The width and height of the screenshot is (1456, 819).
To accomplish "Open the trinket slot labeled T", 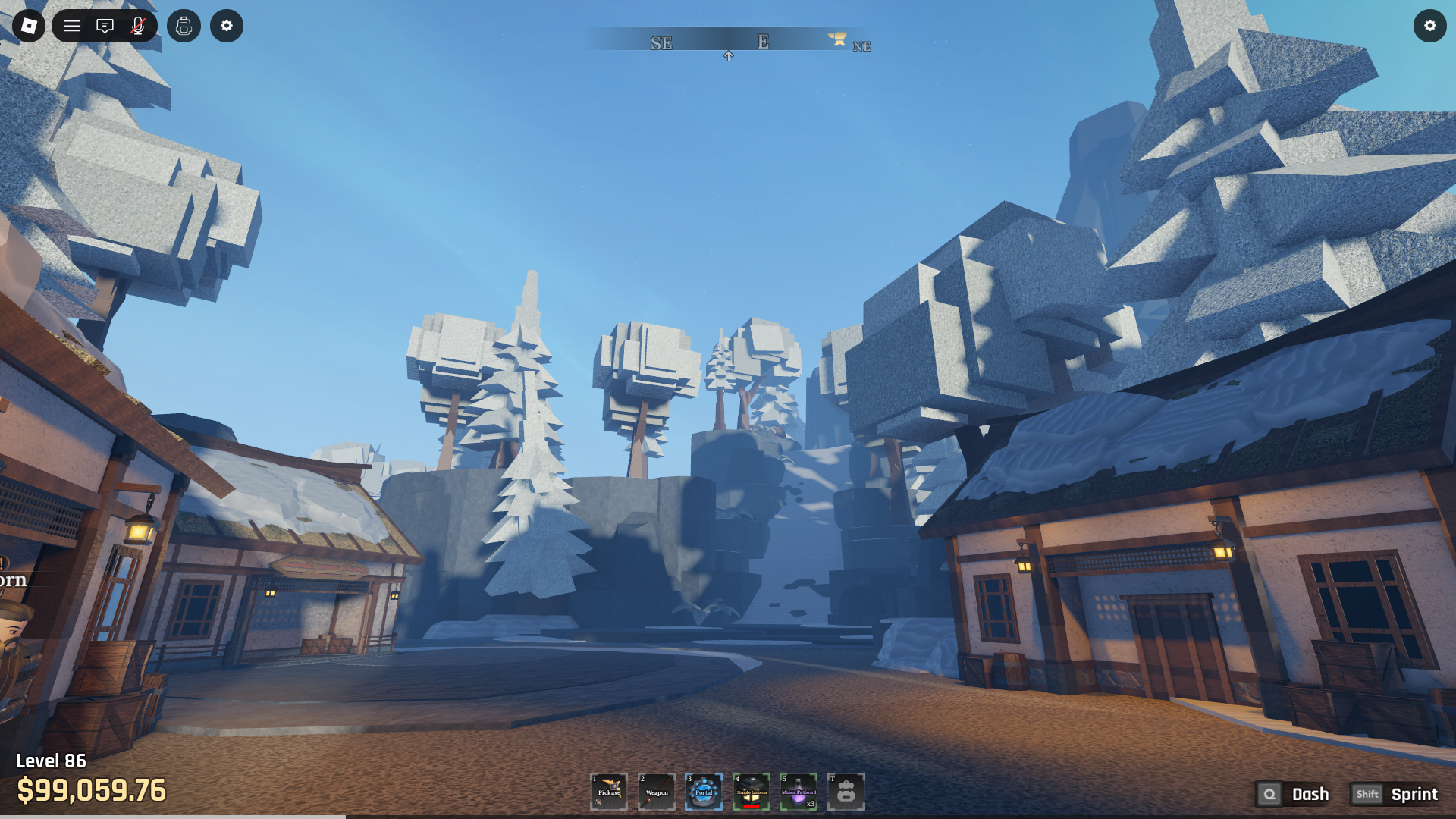I will (x=847, y=791).
